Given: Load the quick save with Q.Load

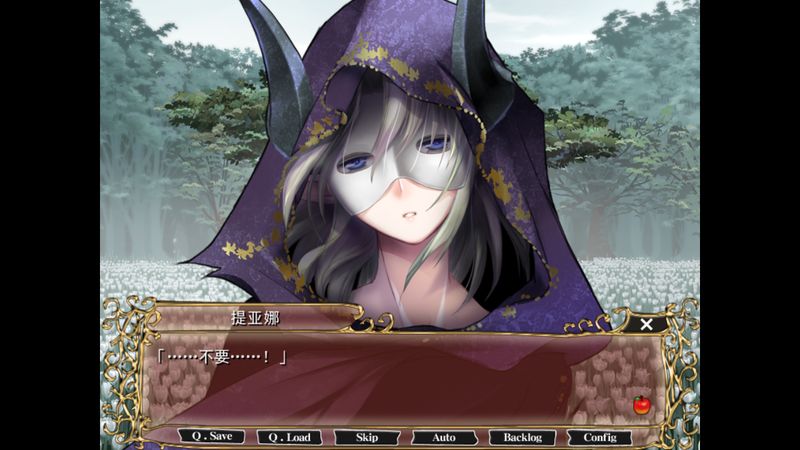Looking at the screenshot, I should pyautogui.click(x=288, y=437).
